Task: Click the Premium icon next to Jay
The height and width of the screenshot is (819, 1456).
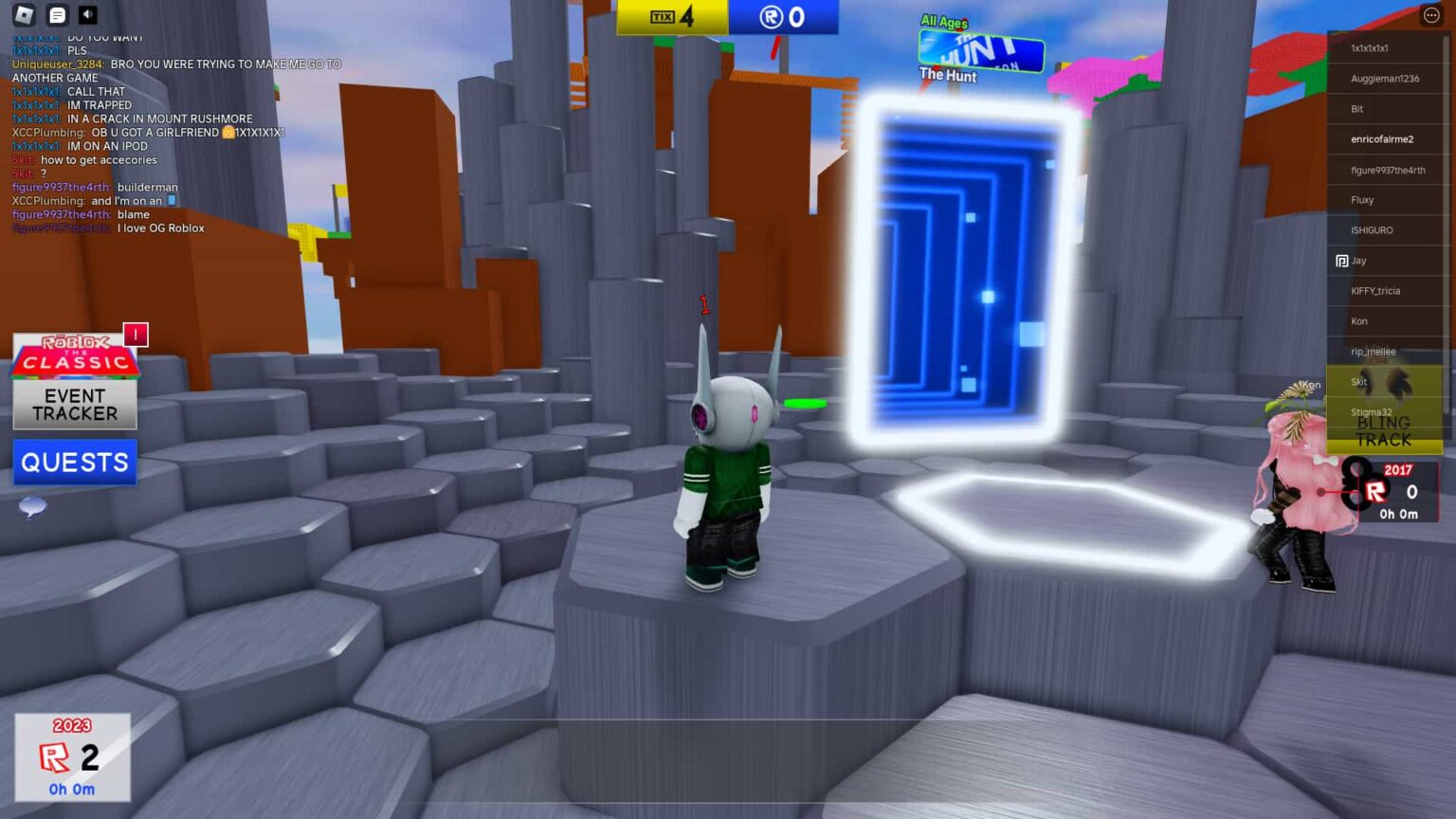Action: (x=1340, y=260)
